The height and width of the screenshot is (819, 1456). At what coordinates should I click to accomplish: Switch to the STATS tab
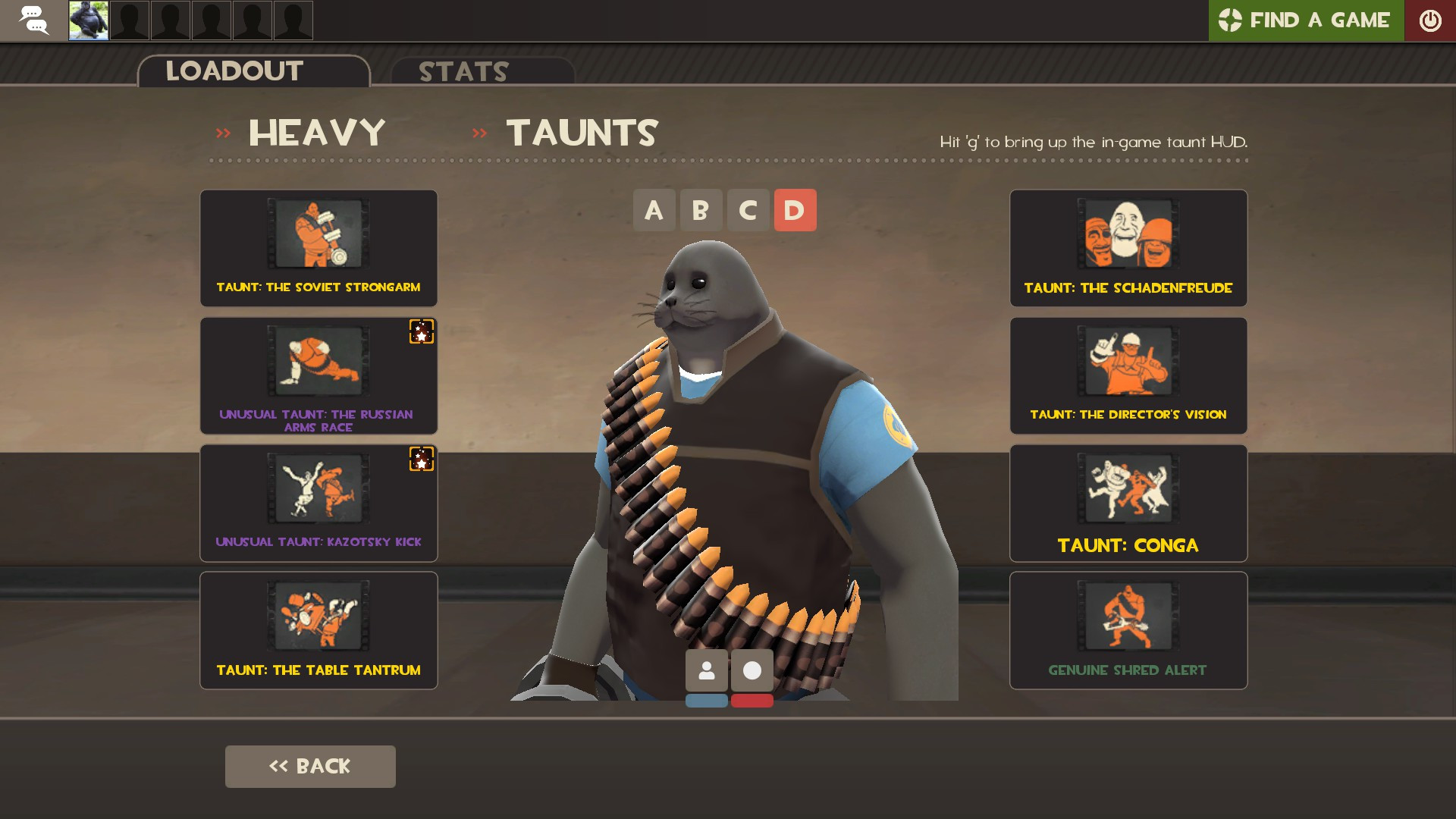pos(463,72)
